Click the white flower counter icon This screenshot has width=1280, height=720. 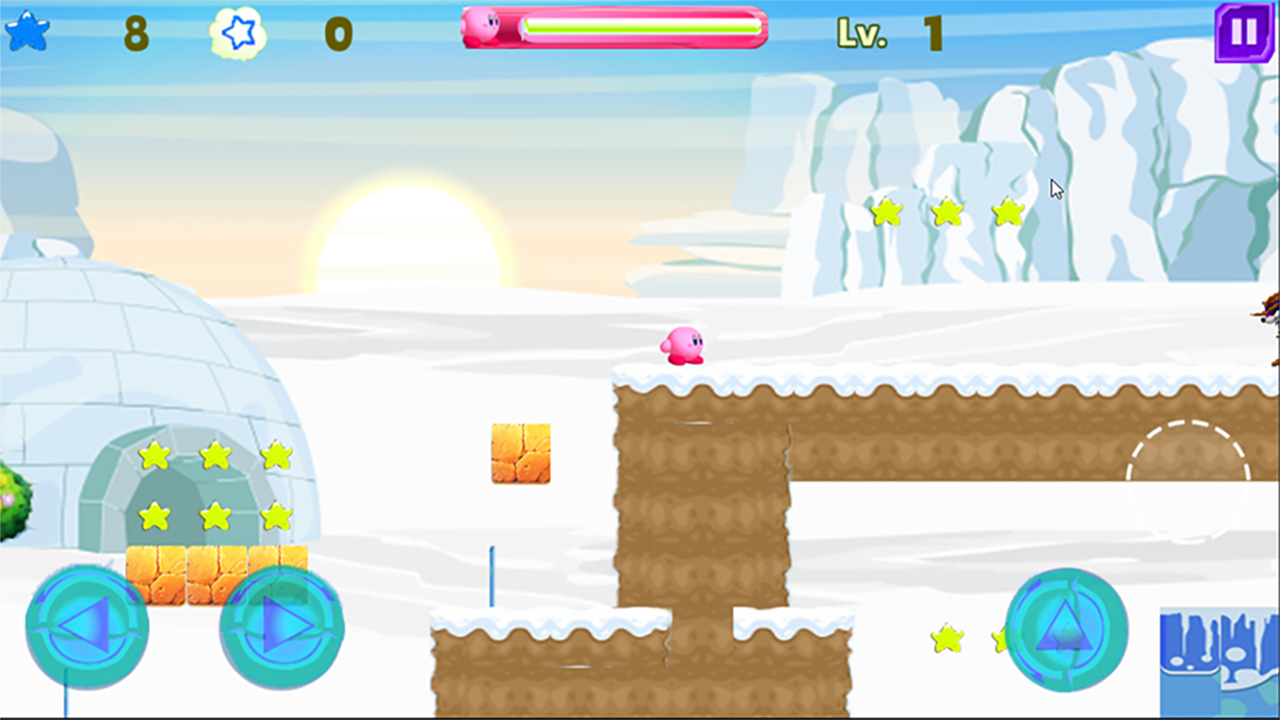click(237, 33)
